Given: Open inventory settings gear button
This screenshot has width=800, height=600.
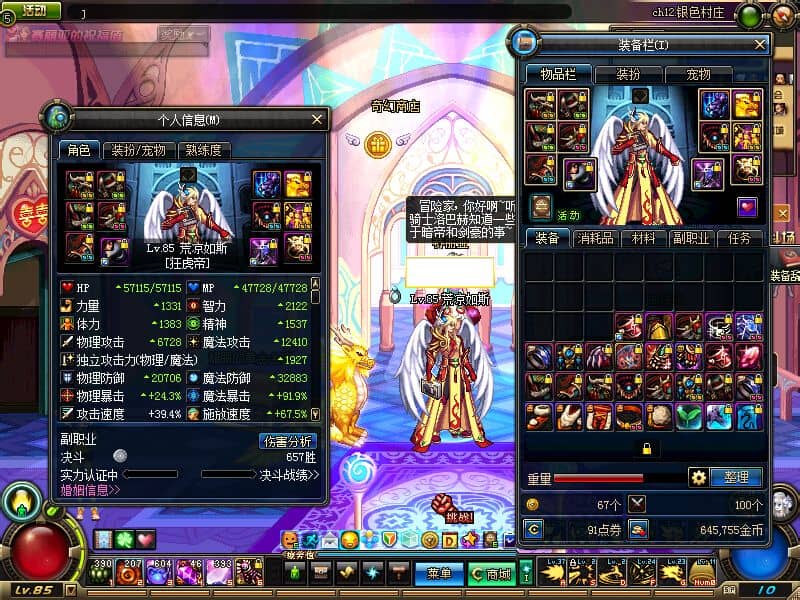Looking at the screenshot, I should [x=698, y=477].
